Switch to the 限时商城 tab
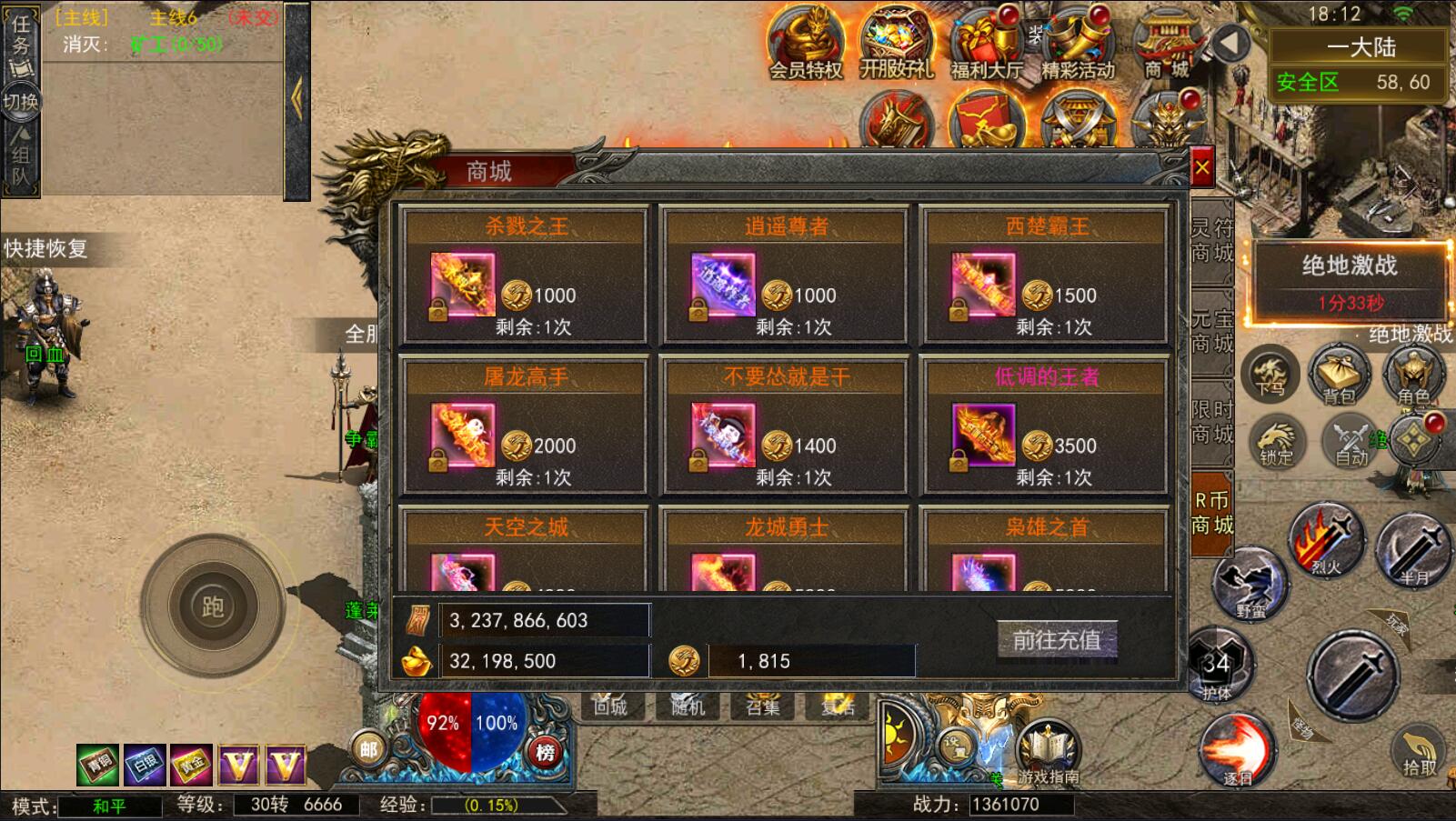Image resolution: width=1456 pixels, height=821 pixels. click(1211, 423)
